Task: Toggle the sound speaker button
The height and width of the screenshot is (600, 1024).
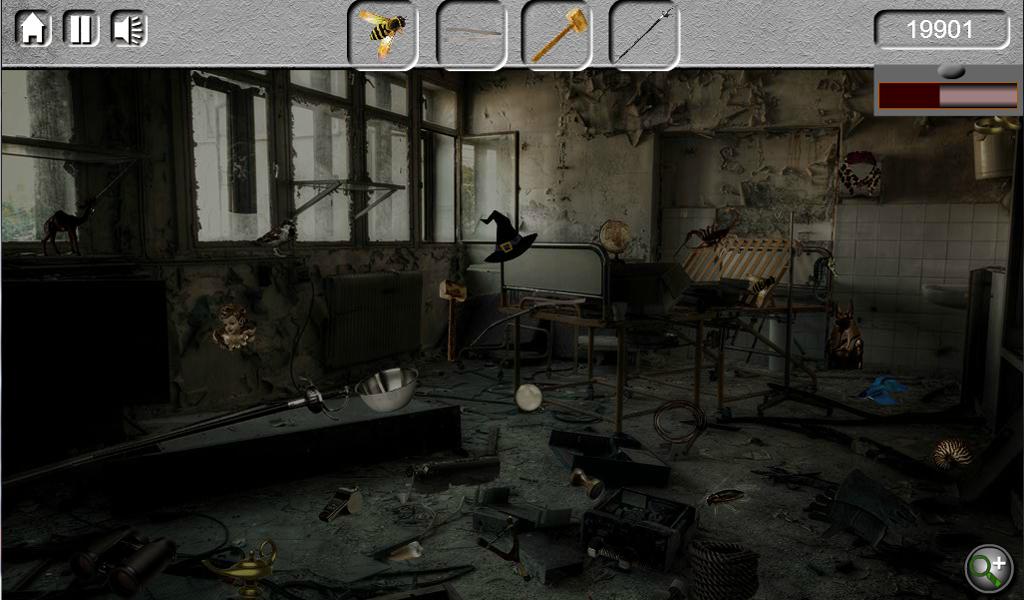Action: click(129, 29)
